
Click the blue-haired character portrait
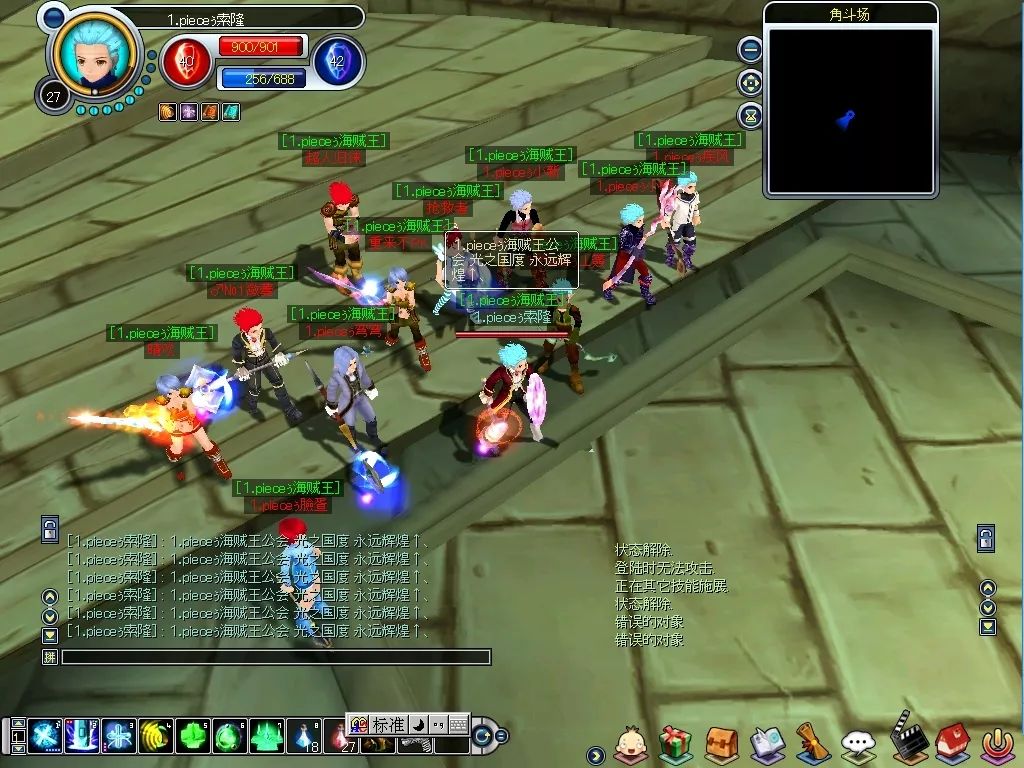[x=97, y=57]
